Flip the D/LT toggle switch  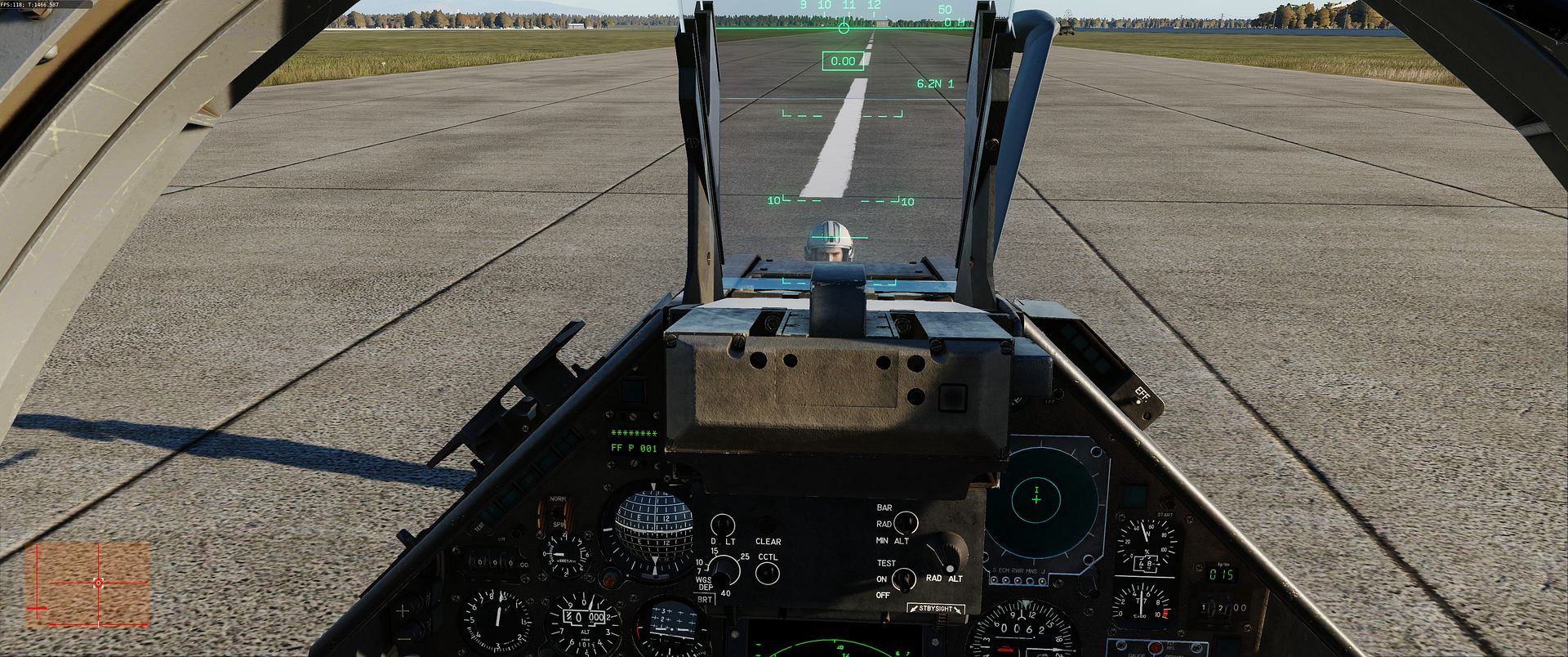722,525
